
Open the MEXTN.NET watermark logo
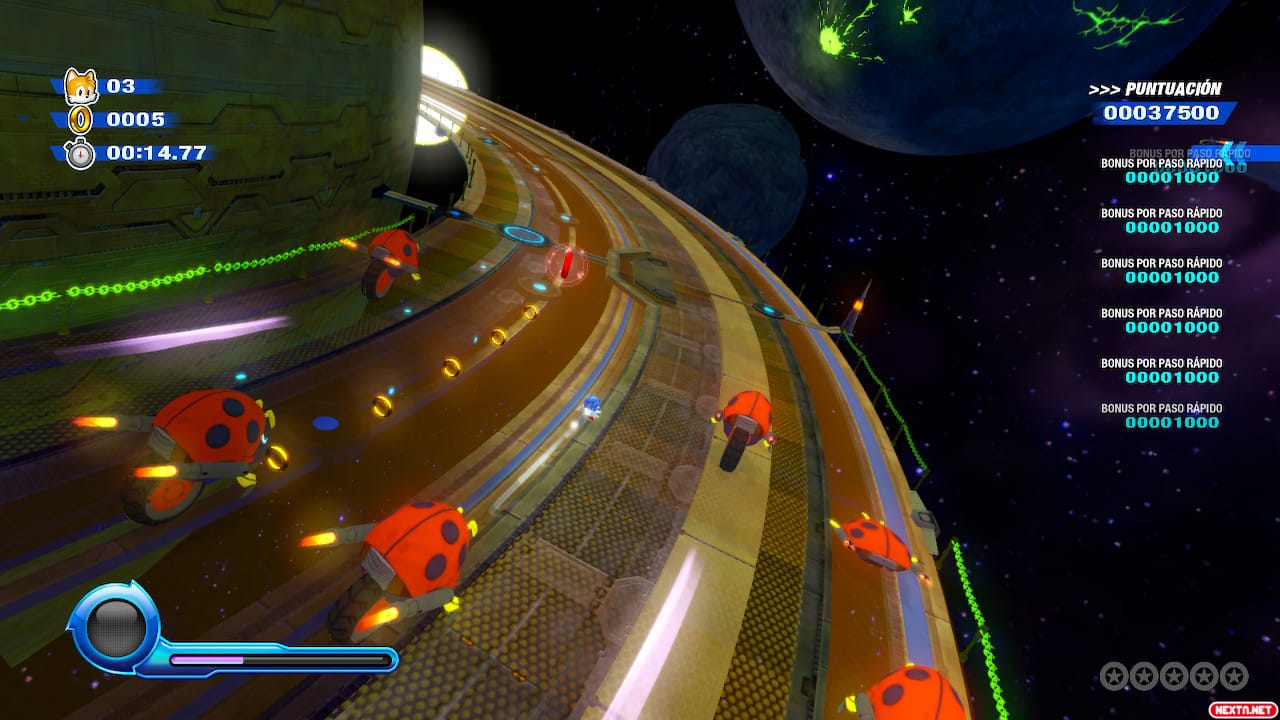1242,708
